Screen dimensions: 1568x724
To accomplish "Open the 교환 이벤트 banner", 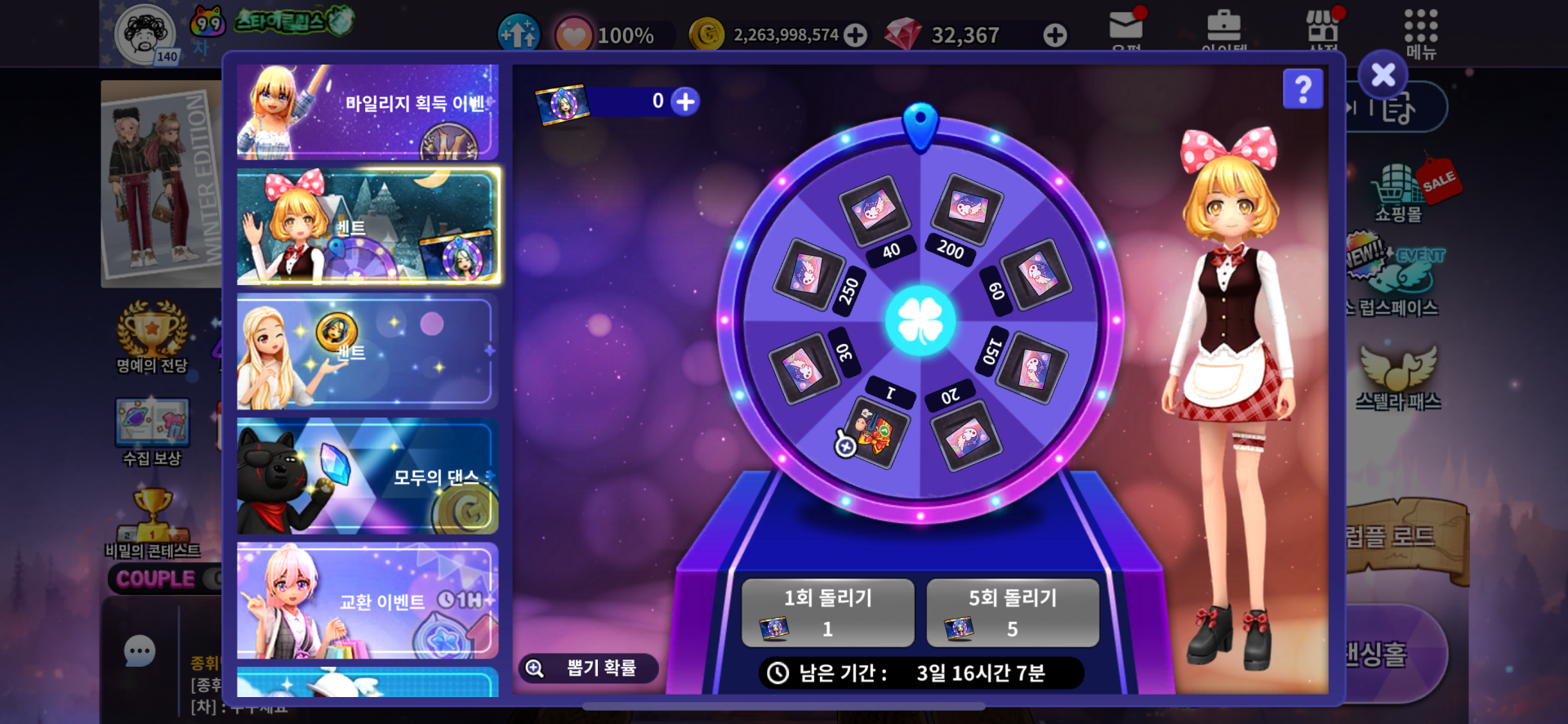I will tap(367, 601).
